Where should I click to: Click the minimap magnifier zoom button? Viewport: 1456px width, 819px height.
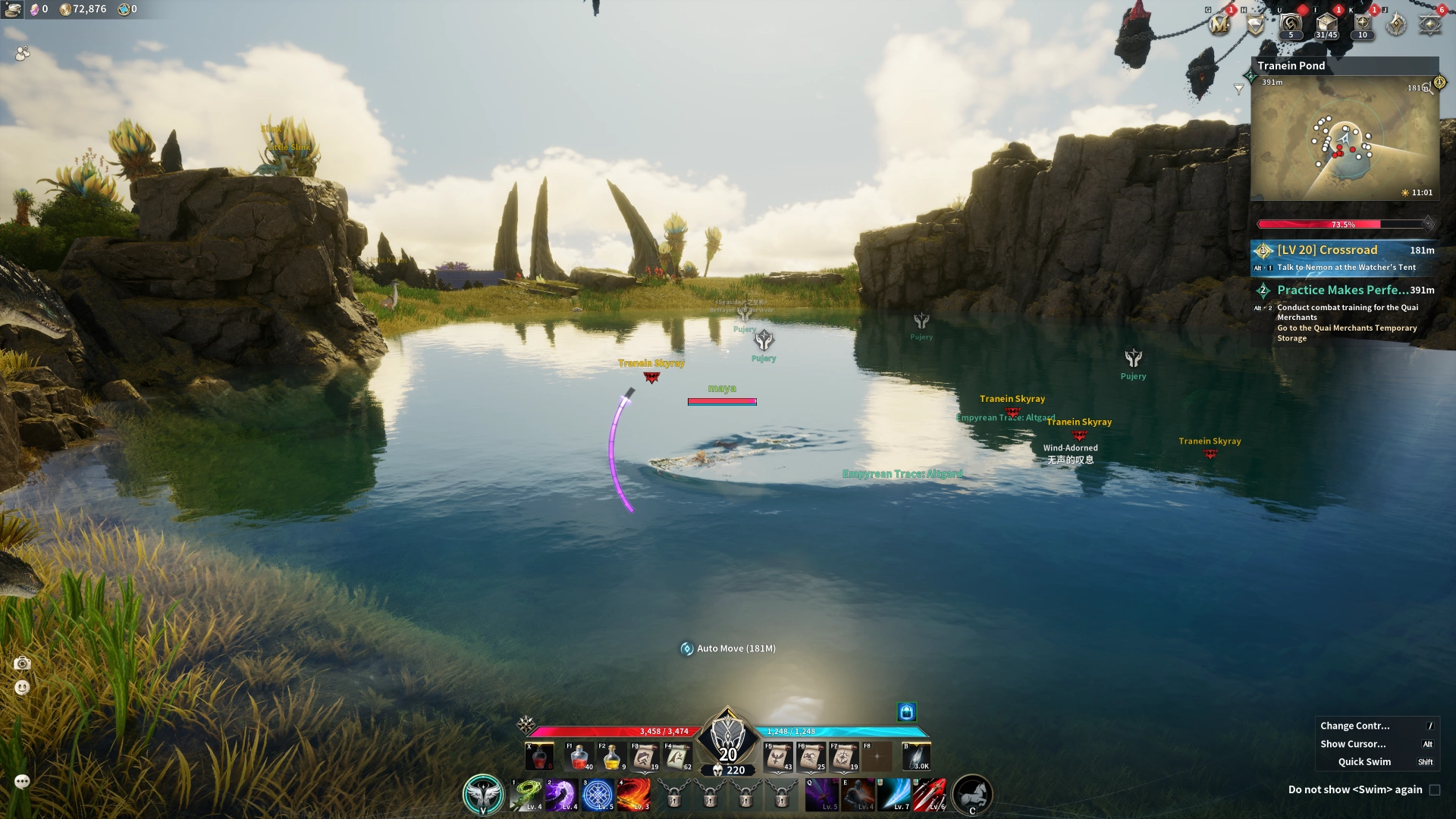tap(1429, 89)
